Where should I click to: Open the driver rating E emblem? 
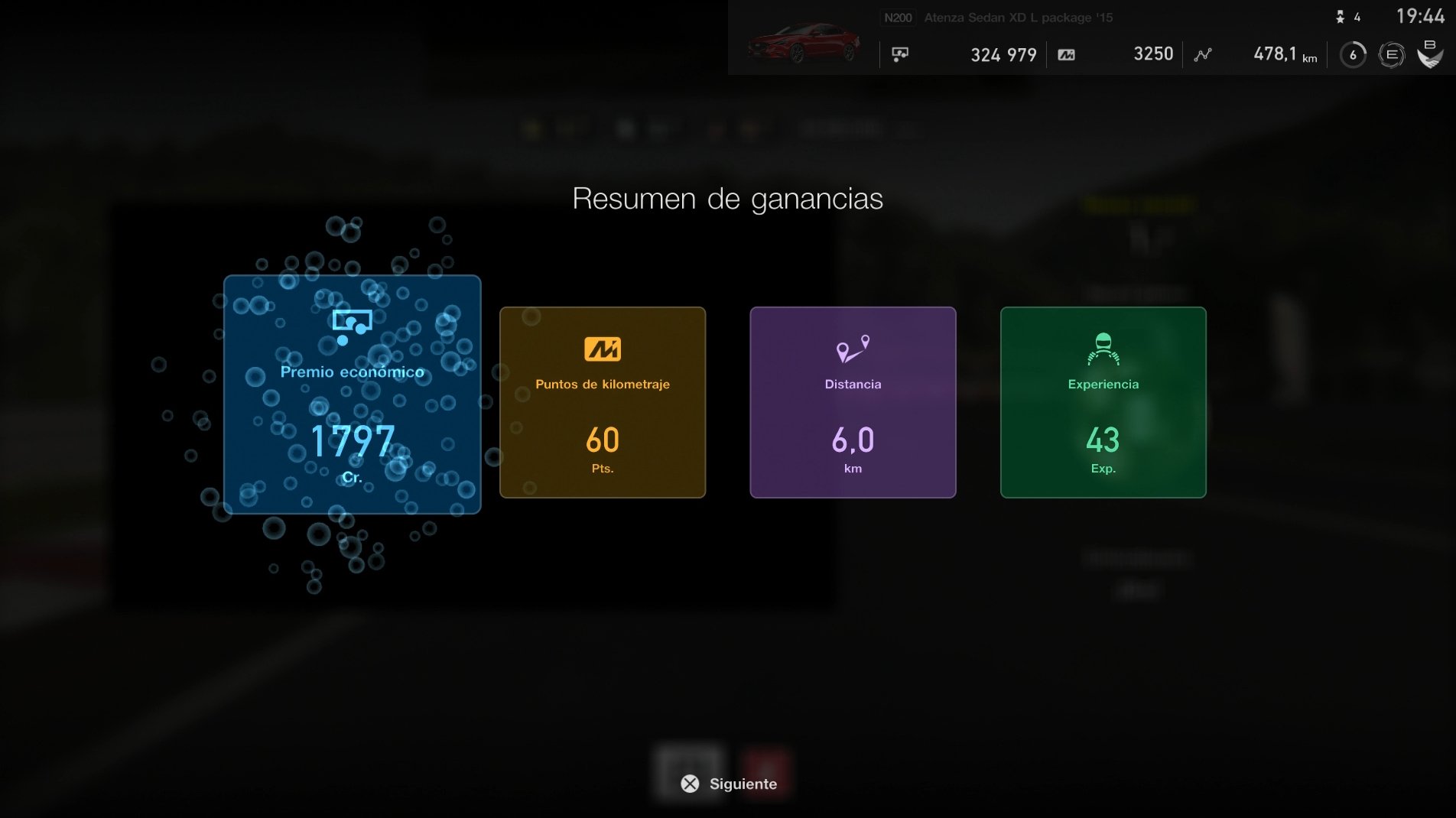coord(1392,54)
